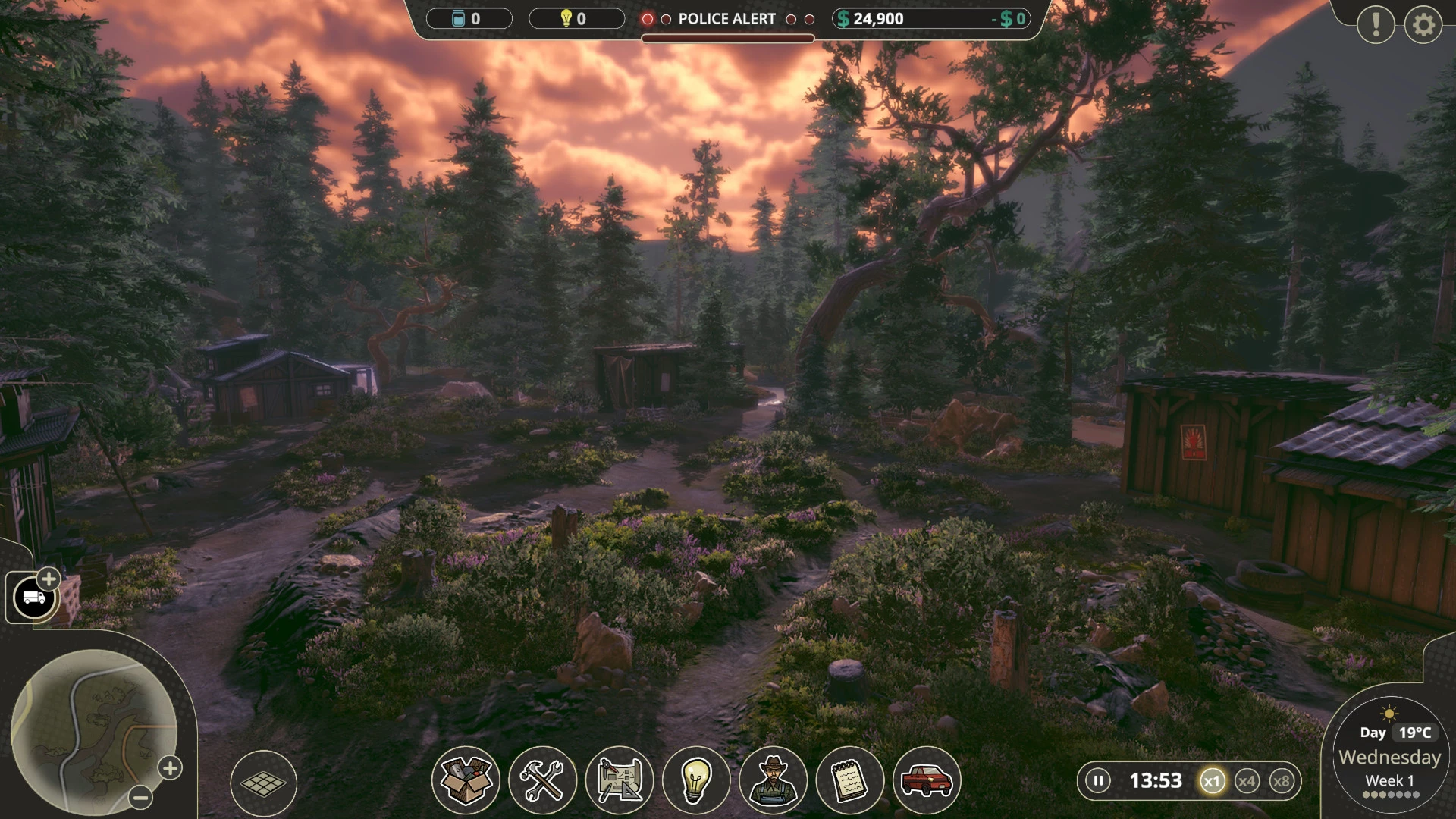Open the delivery truck order button
The height and width of the screenshot is (819, 1456).
pos(34,598)
